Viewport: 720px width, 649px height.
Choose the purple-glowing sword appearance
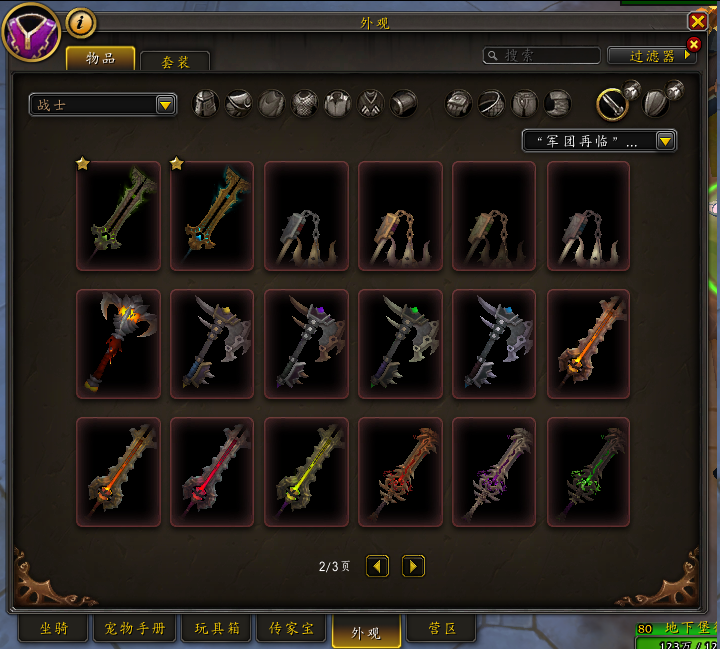coord(495,471)
